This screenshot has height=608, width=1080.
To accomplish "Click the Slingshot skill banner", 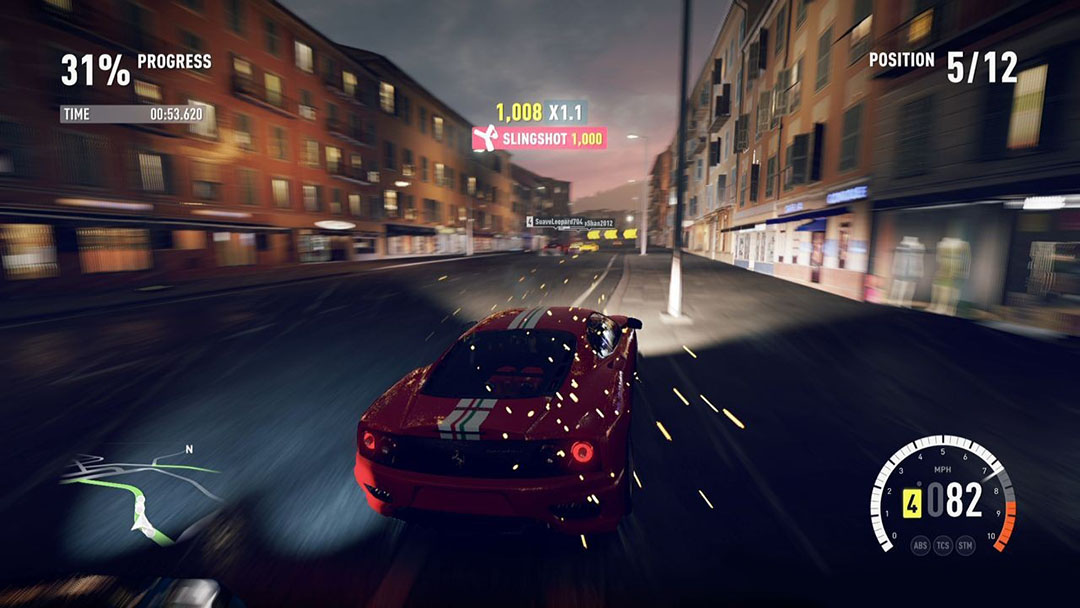I will tap(539, 139).
